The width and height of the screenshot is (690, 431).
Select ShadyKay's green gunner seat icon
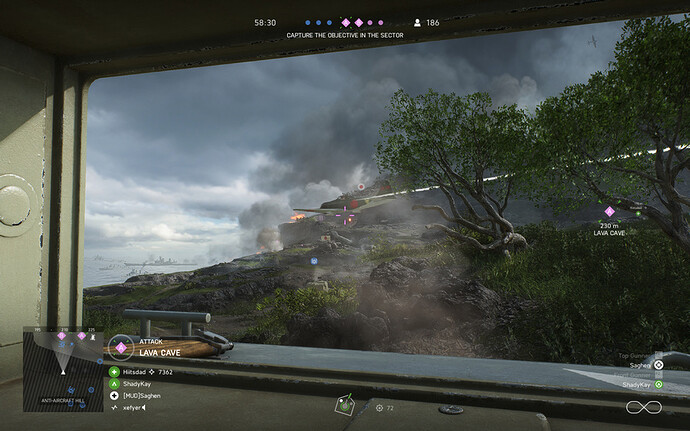[x=658, y=384]
